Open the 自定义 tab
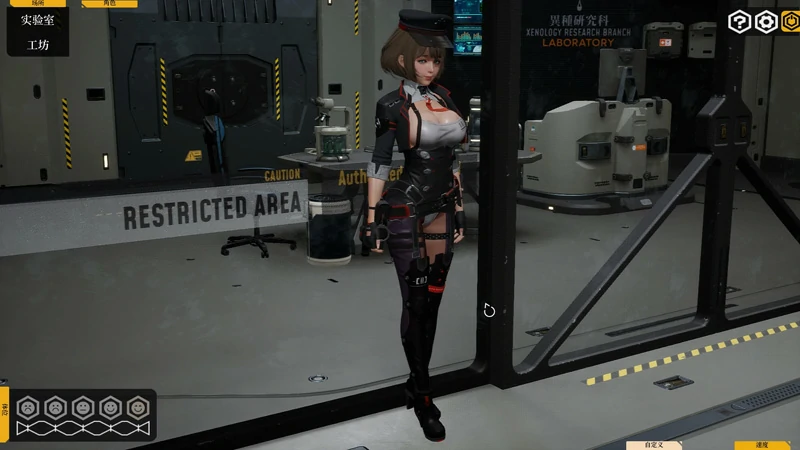Screen dimensions: 800x450 [654, 445]
